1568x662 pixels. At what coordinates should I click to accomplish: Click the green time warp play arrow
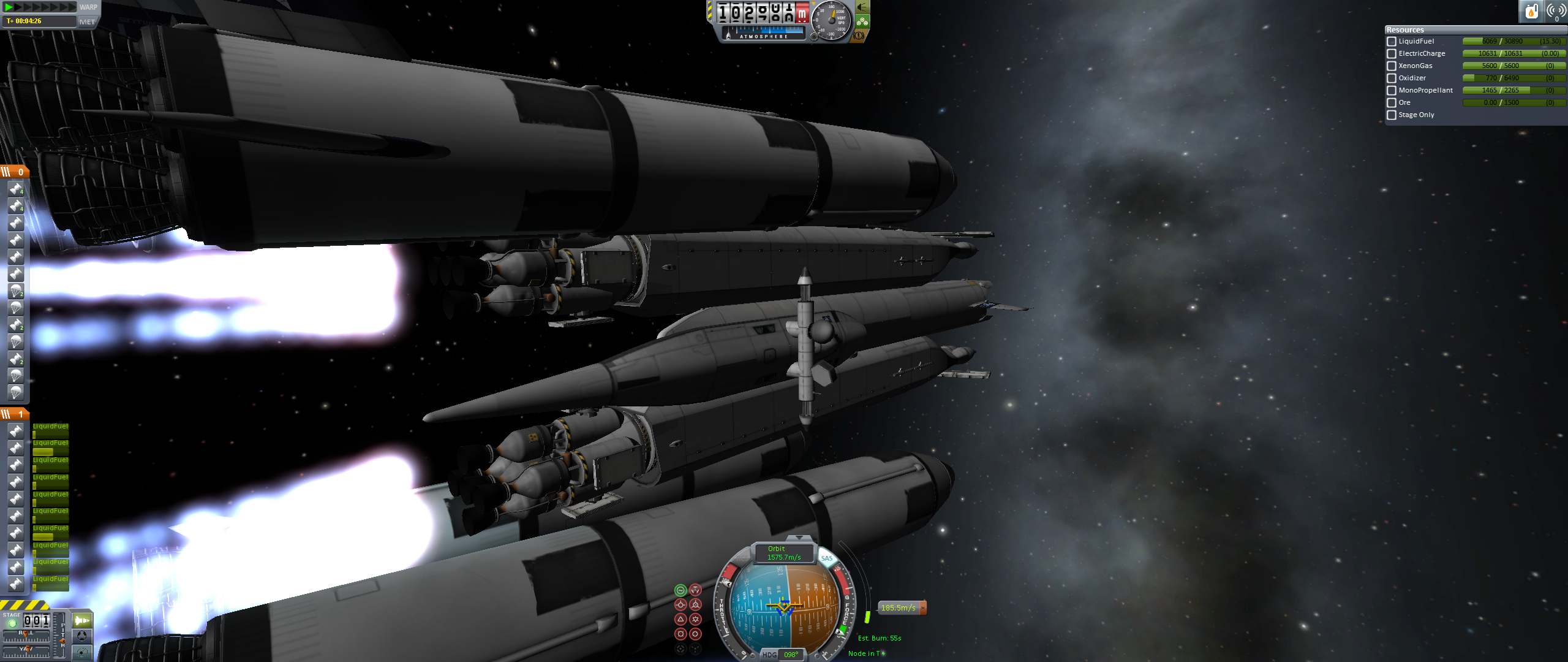pyautogui.click(x=9, y=7)
